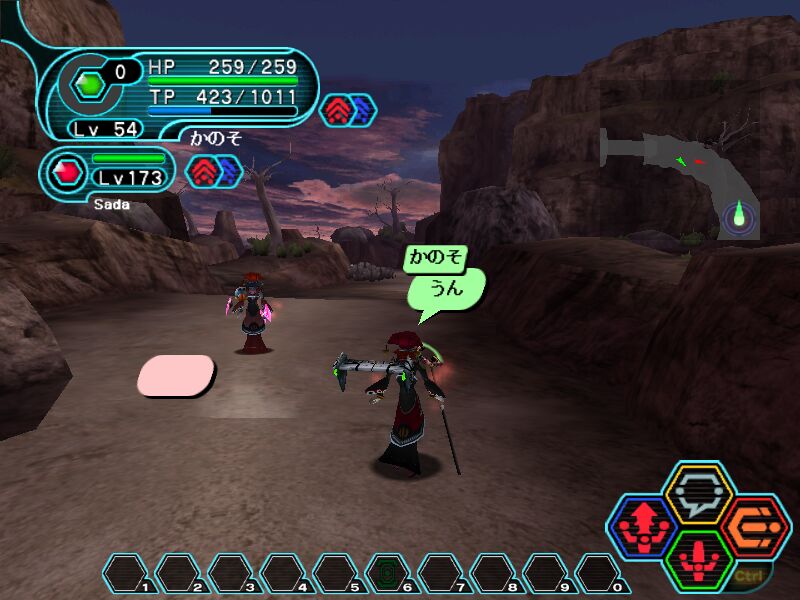The image size is (800, 600).
Task: Activate the green-bordered normal attack palette hexagon
Action: (x=699, y=561)
